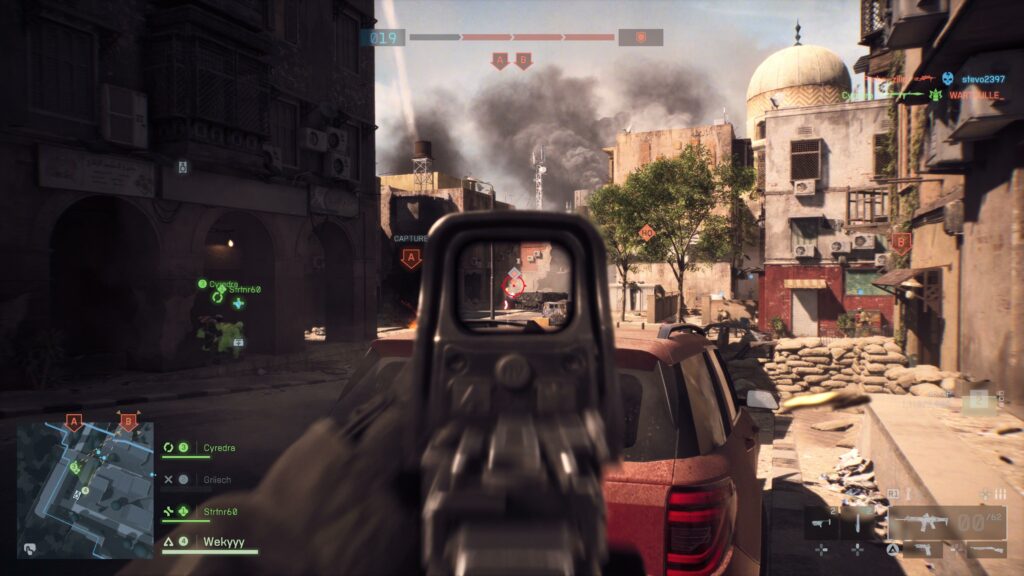
Task: Select objective B marker above the minimap
Action: [127, 422]
